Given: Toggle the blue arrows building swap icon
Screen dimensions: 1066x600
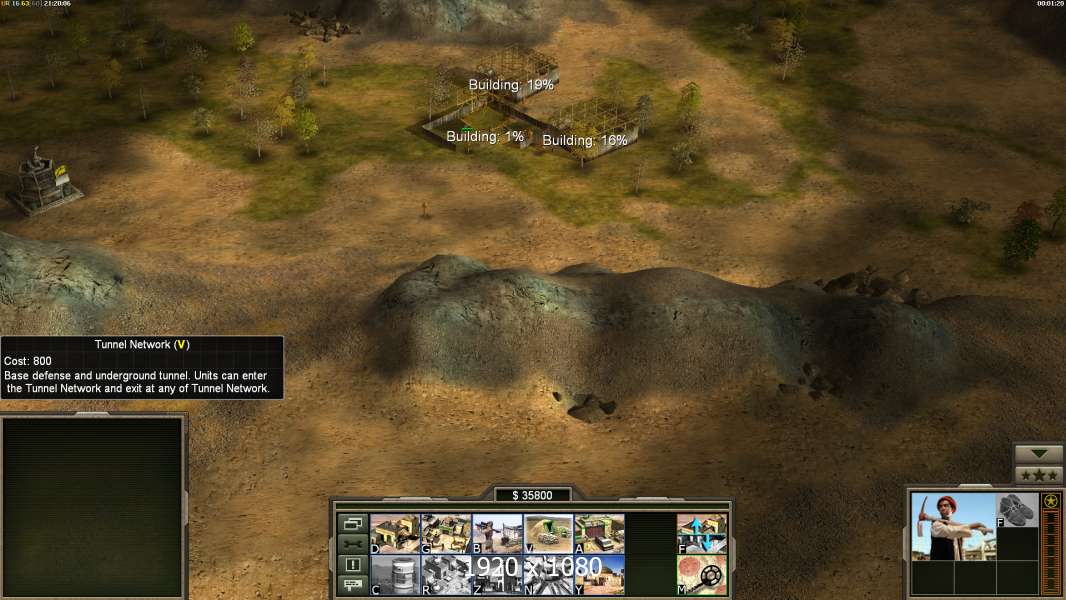Looking at the screenshot, I should coord(702,533).
